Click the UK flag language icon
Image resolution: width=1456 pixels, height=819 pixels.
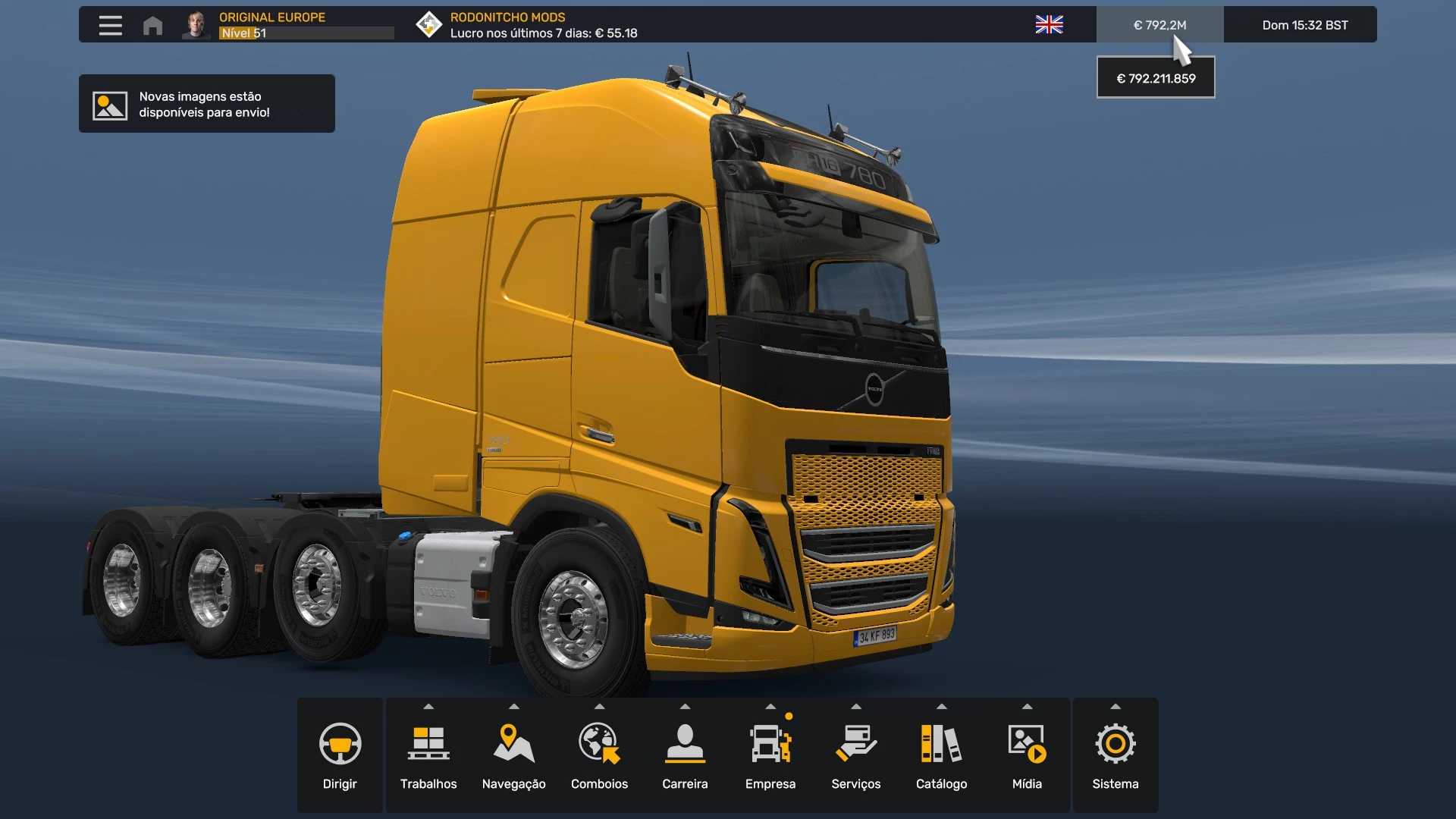coord(1049,25)
